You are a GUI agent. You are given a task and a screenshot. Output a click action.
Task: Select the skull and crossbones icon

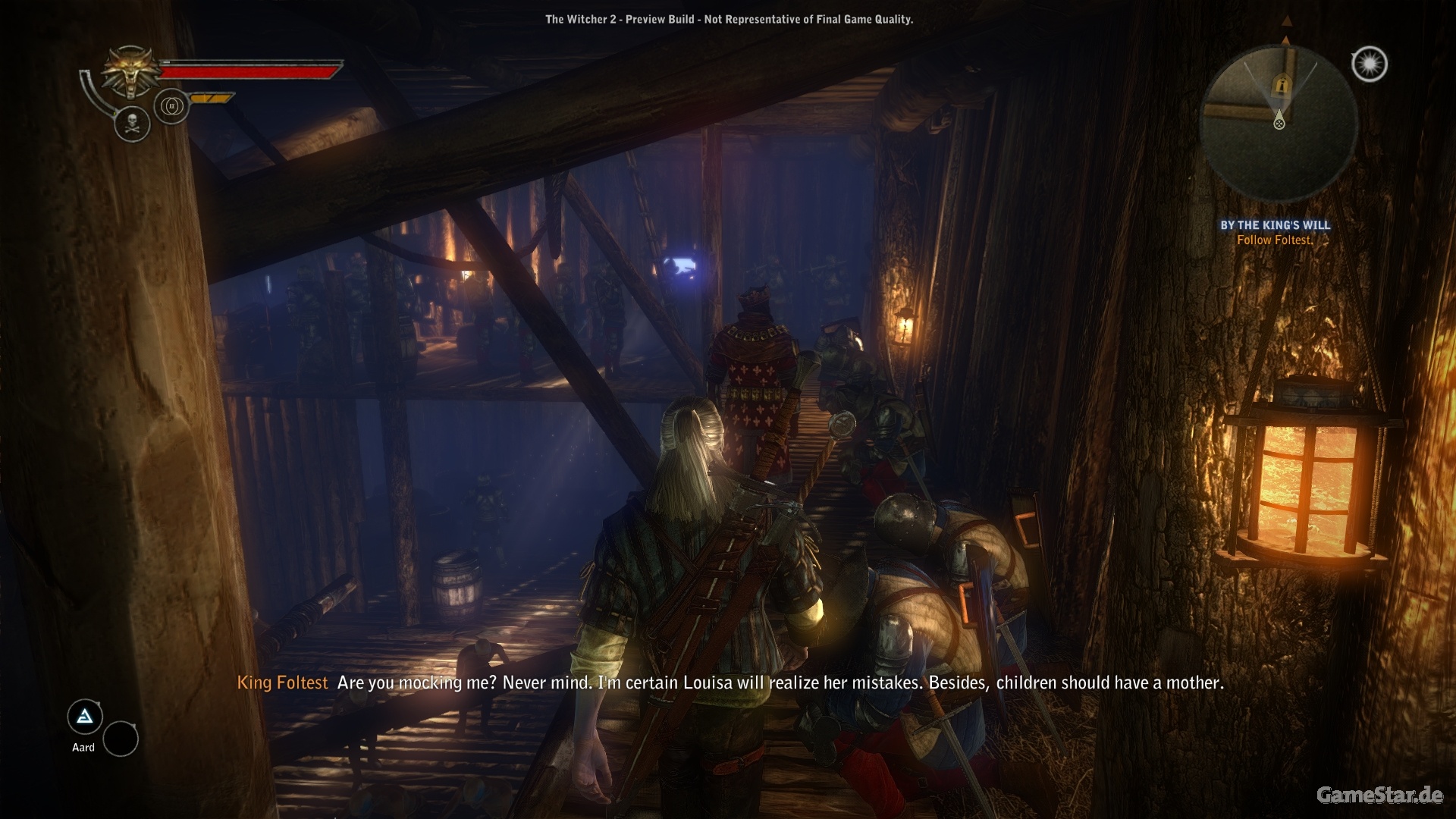(x=132, y=123)
